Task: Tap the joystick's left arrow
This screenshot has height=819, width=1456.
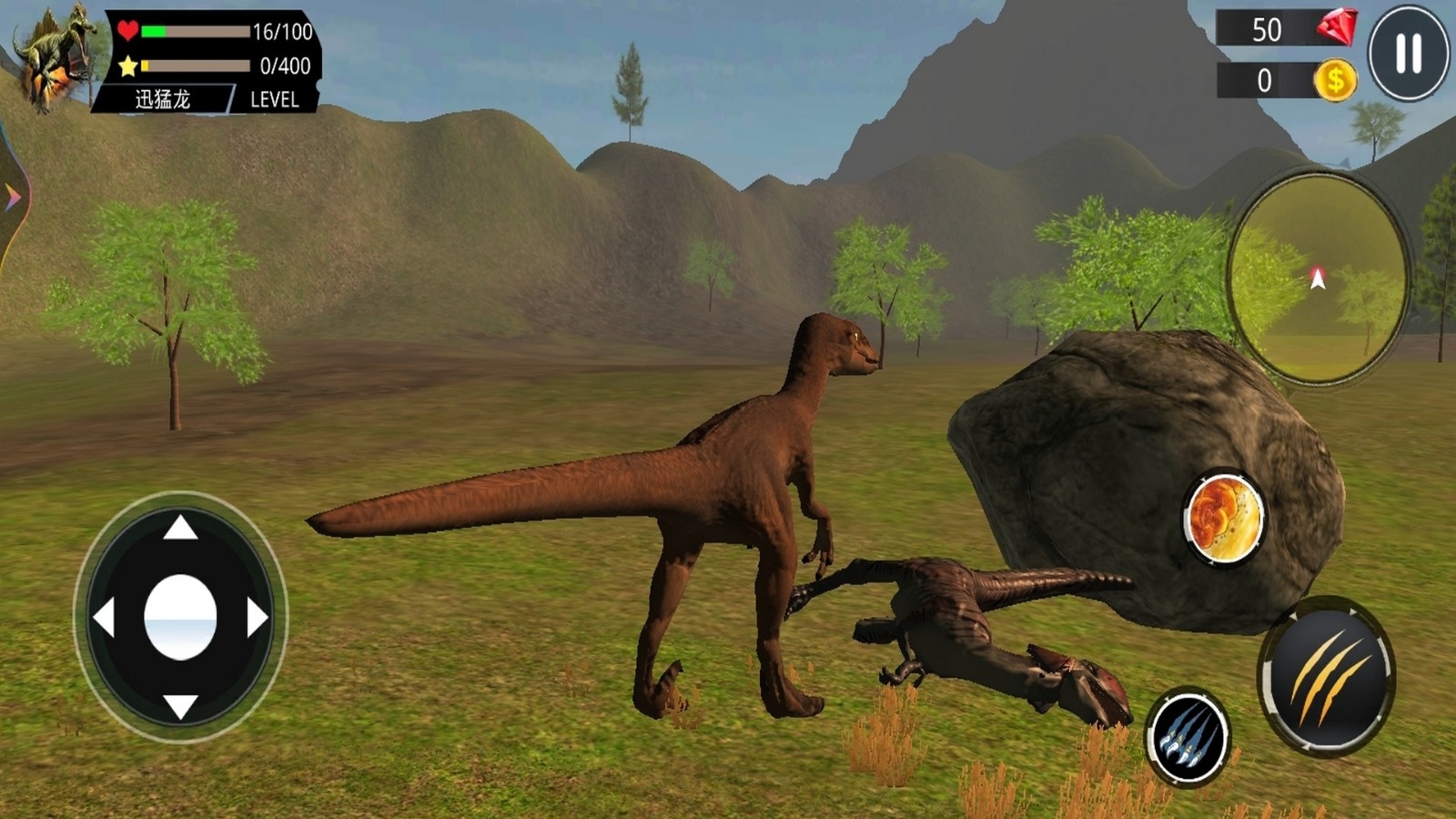Action: 104,618
